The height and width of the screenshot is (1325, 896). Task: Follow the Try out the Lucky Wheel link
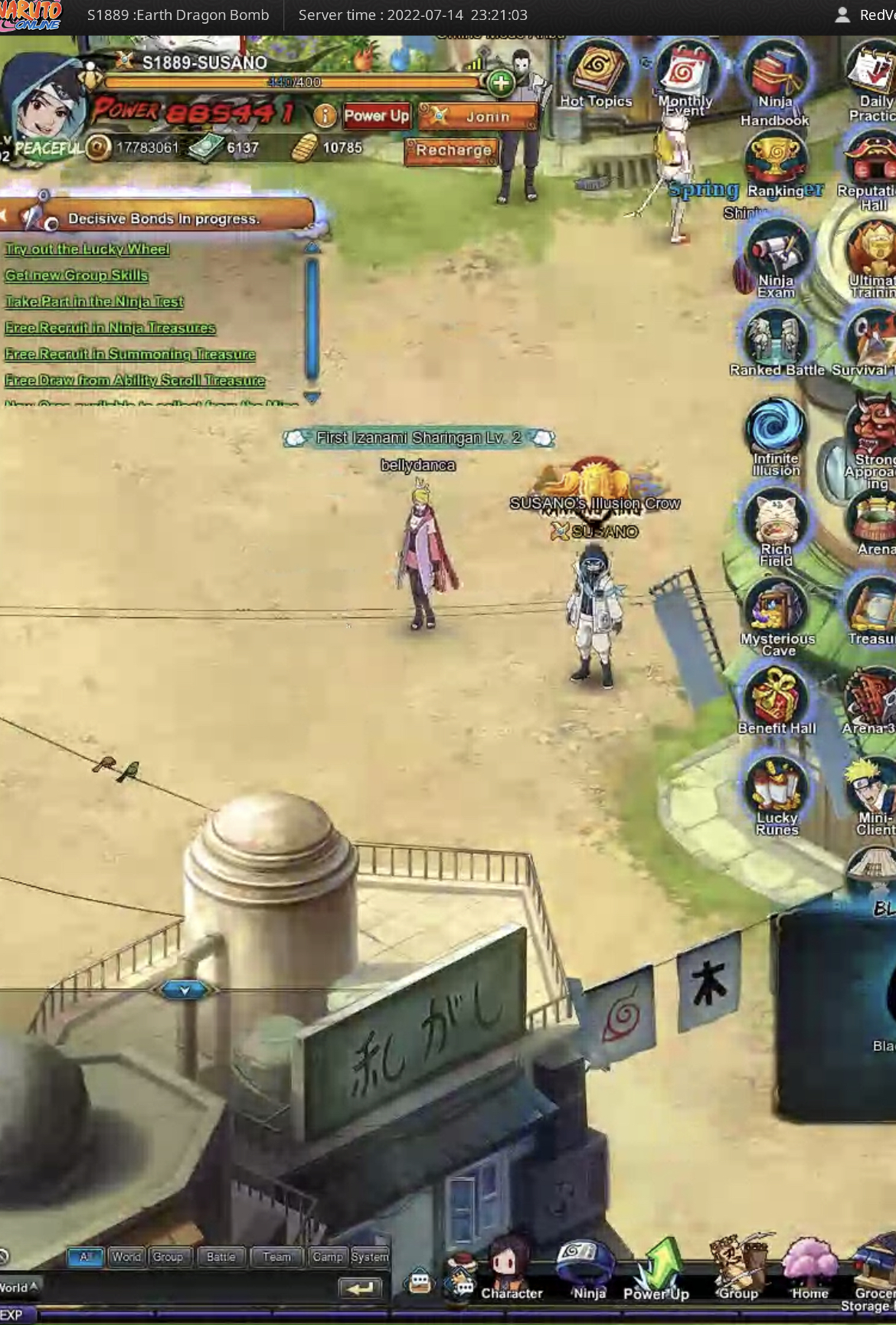[87, 249]
